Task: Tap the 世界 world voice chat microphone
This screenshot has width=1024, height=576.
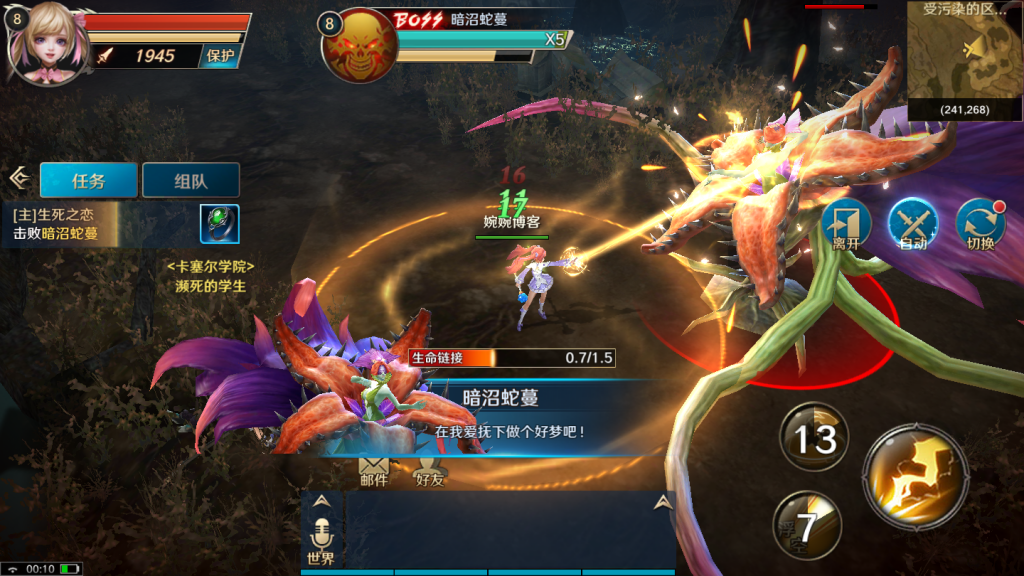Action: click(322, 540)
